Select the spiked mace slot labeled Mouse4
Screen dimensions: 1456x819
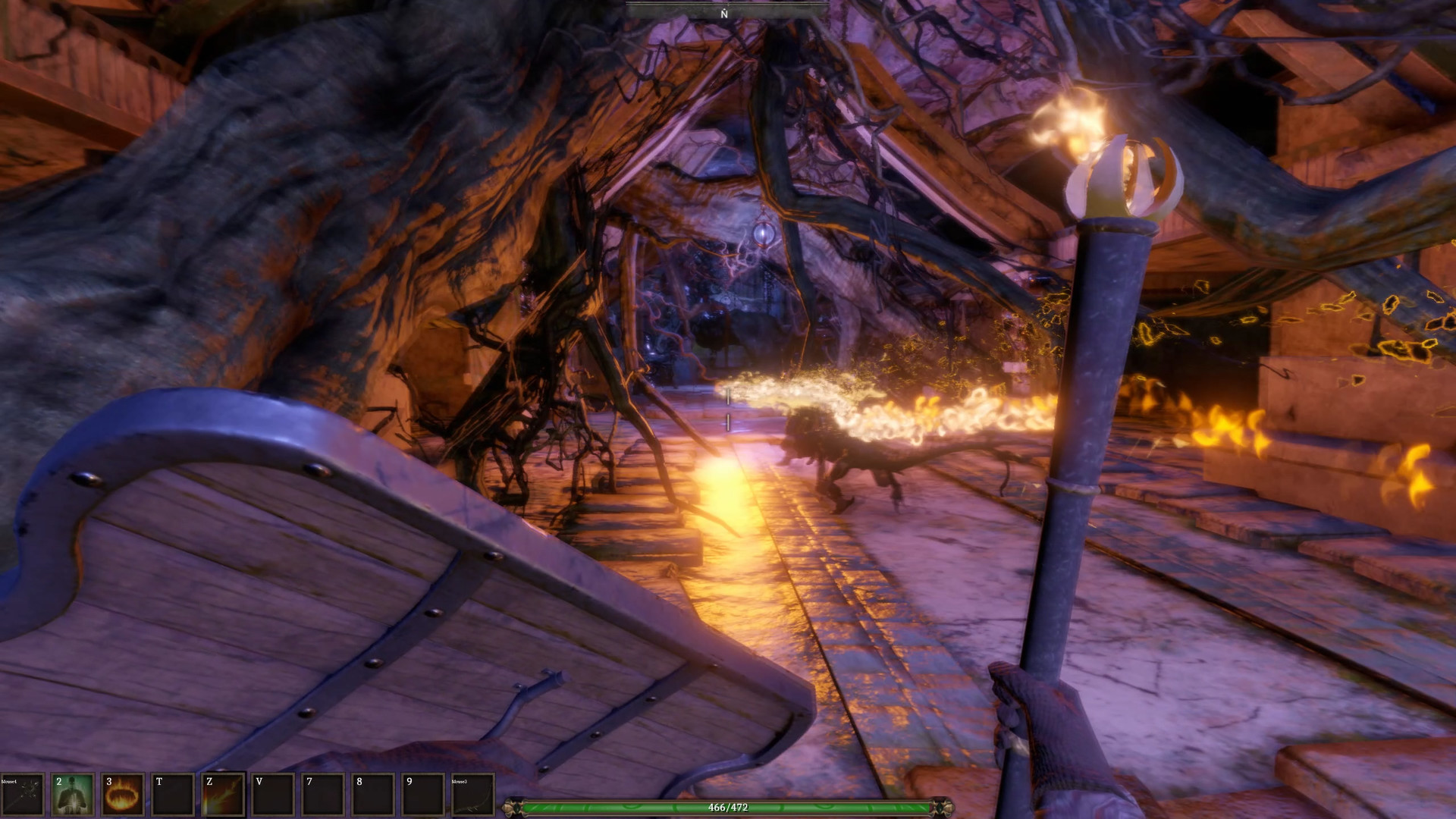pos(22,795)
